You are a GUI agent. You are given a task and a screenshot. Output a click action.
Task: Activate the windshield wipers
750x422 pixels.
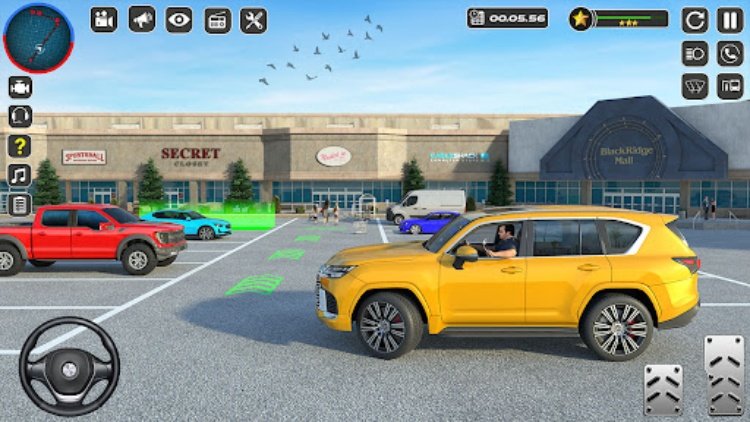click(x=695, y=86)
